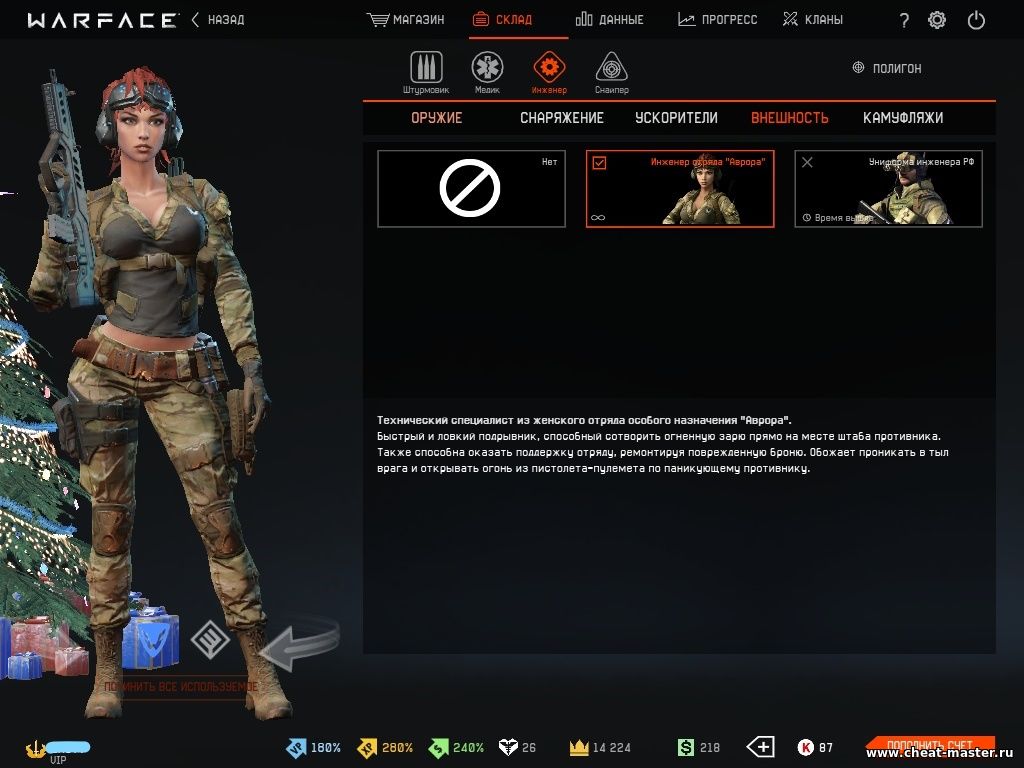The image size is (1024, 768).
Task: Open the Данные section
Action: tap(610, 20)
